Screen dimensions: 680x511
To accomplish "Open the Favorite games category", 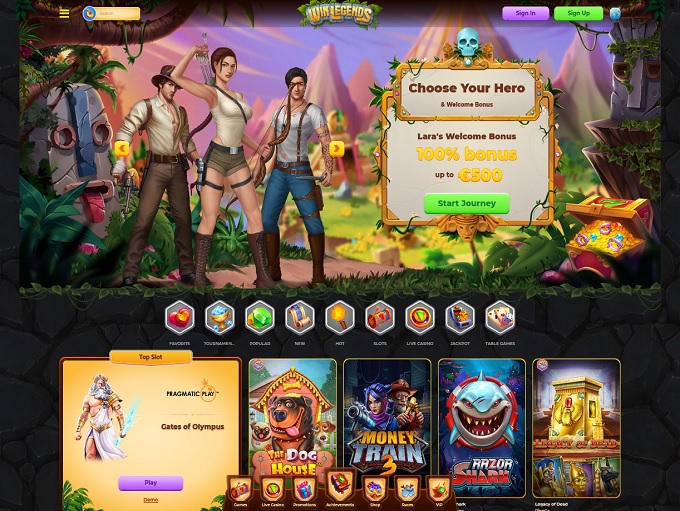I will [x=180, y=320].
